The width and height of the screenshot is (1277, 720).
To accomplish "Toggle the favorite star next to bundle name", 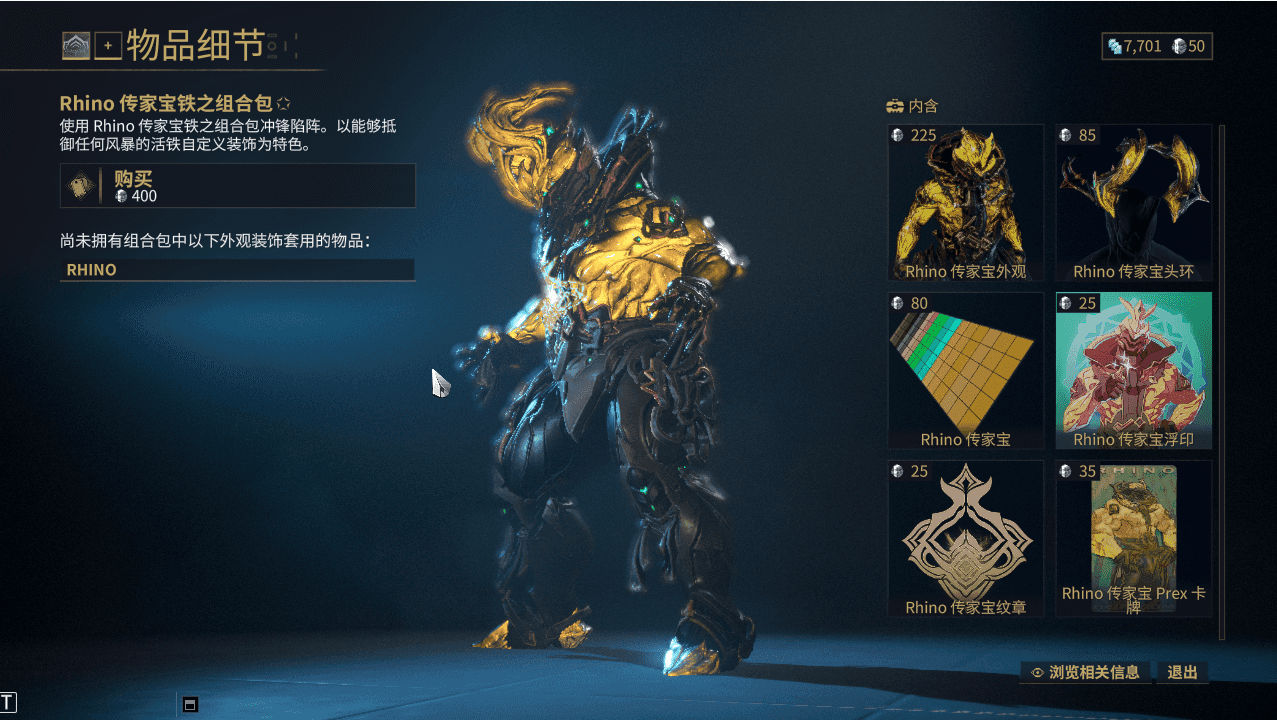I will tap(284, 103).
